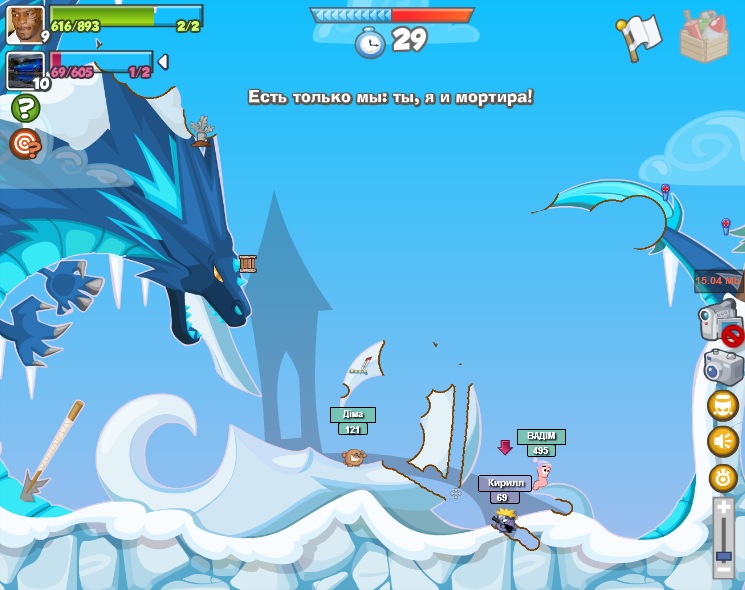
Task: Zoom in with the plus on slider
Action: (723, 507)
